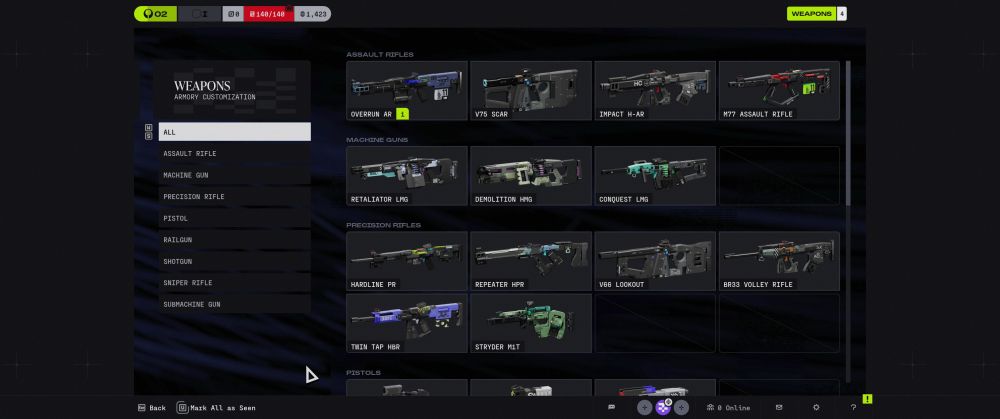Image resolution: width=1000 pixels, height=419 pixels.
Task: Select the BR33 Volley Rifle tile
Action: (779, 261)
